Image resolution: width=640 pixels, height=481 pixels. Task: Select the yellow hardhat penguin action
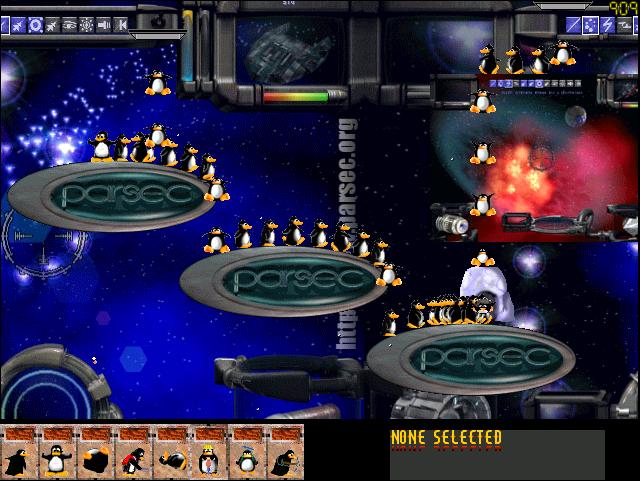[x=209, y=459]
